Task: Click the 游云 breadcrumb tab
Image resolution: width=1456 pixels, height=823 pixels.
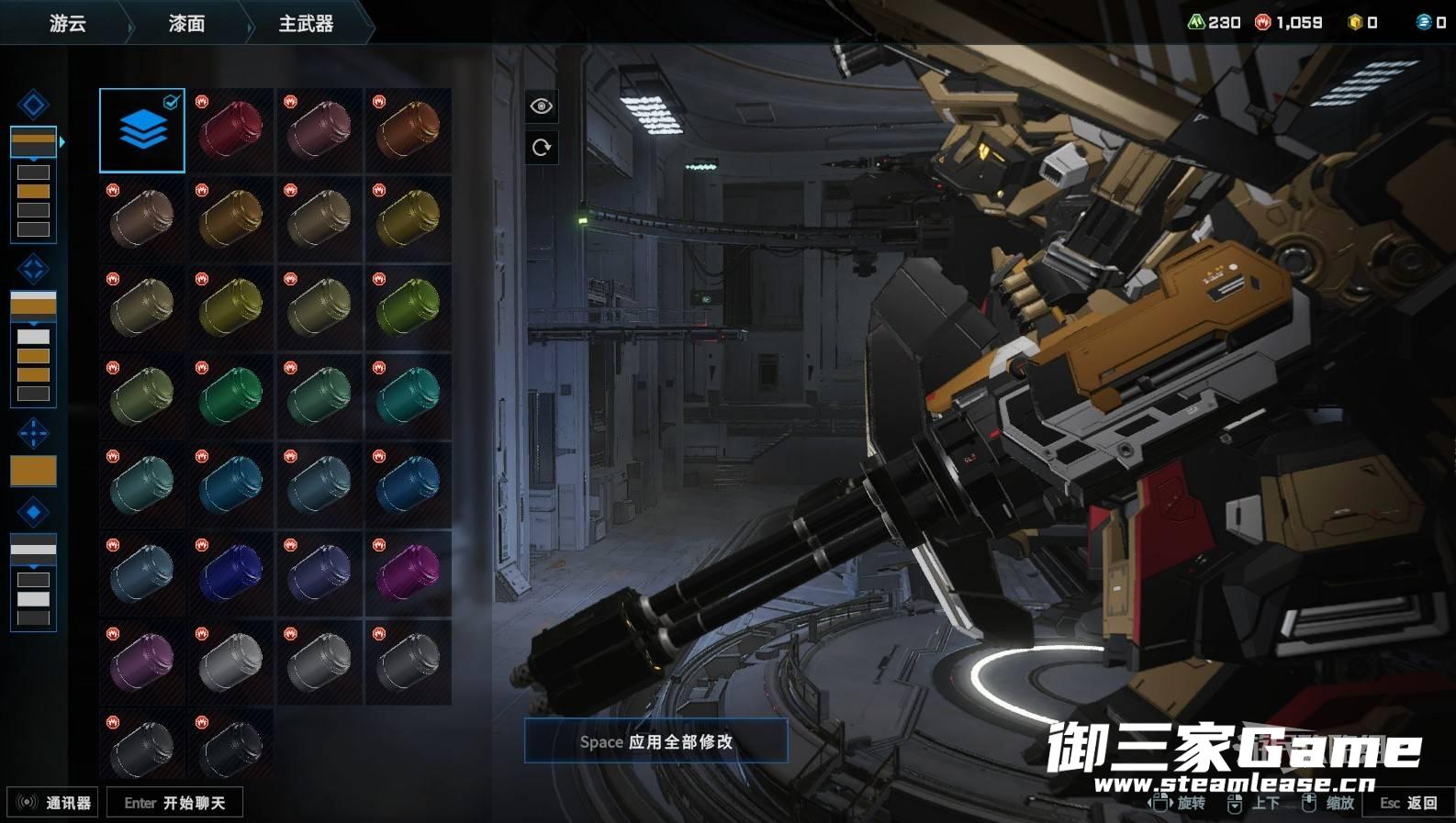Action: (67, 23)
